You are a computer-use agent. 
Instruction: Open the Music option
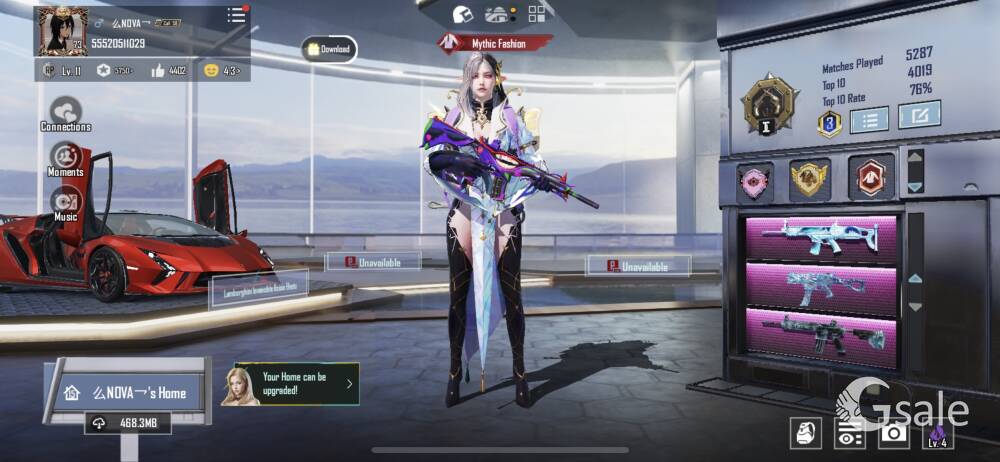pyautogui.click(x=66, y=202)
